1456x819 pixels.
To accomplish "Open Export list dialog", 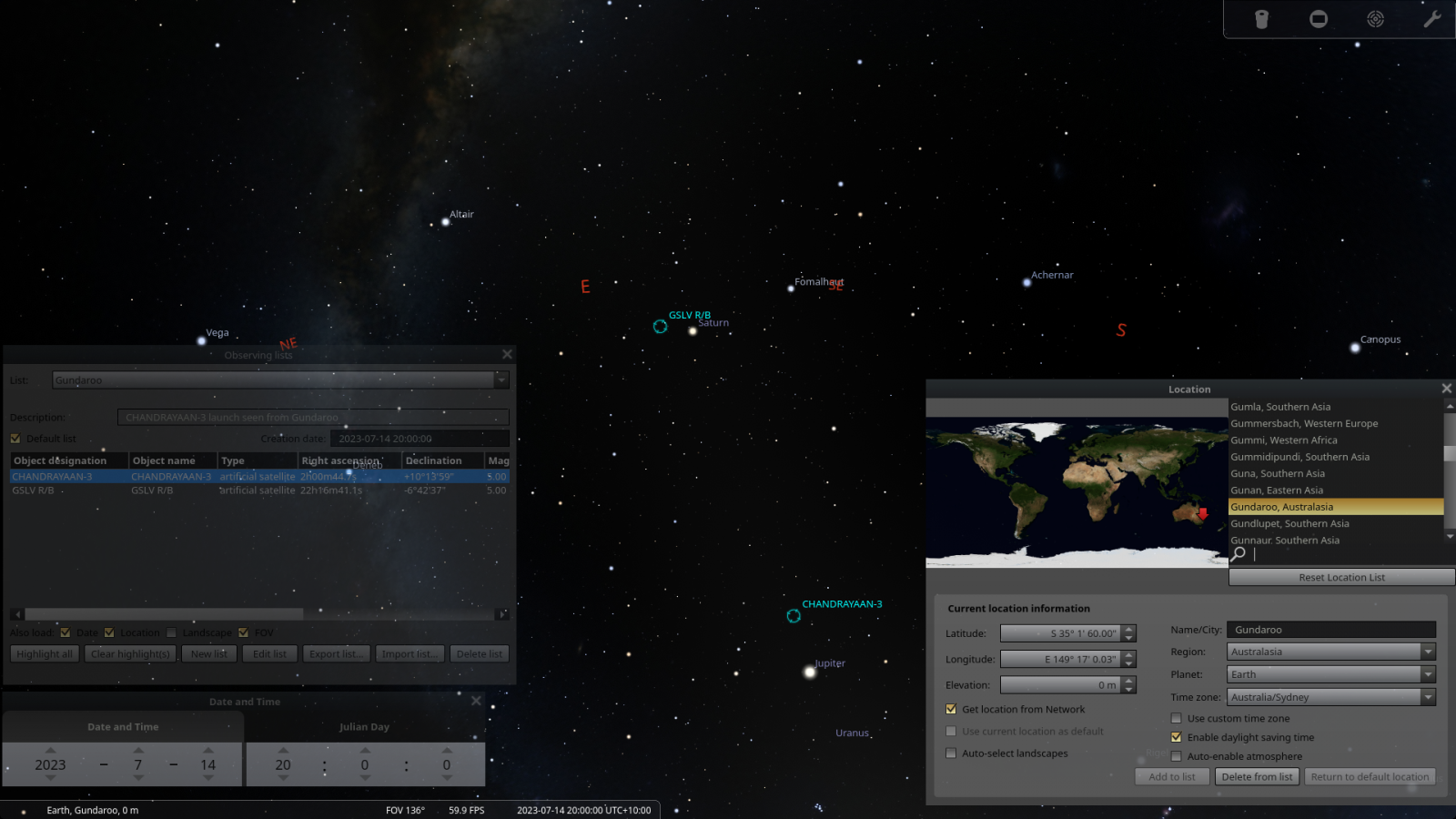I will 337,653.
